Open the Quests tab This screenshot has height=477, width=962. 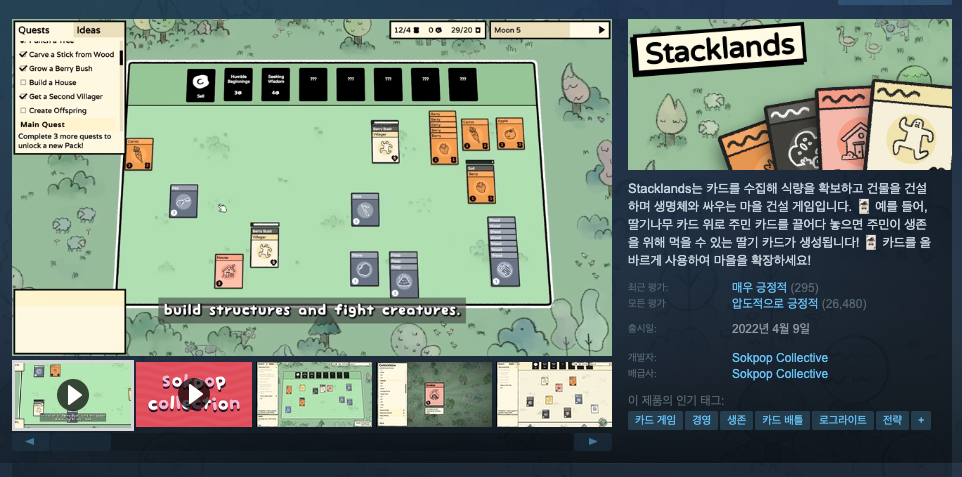pos(34,30)
